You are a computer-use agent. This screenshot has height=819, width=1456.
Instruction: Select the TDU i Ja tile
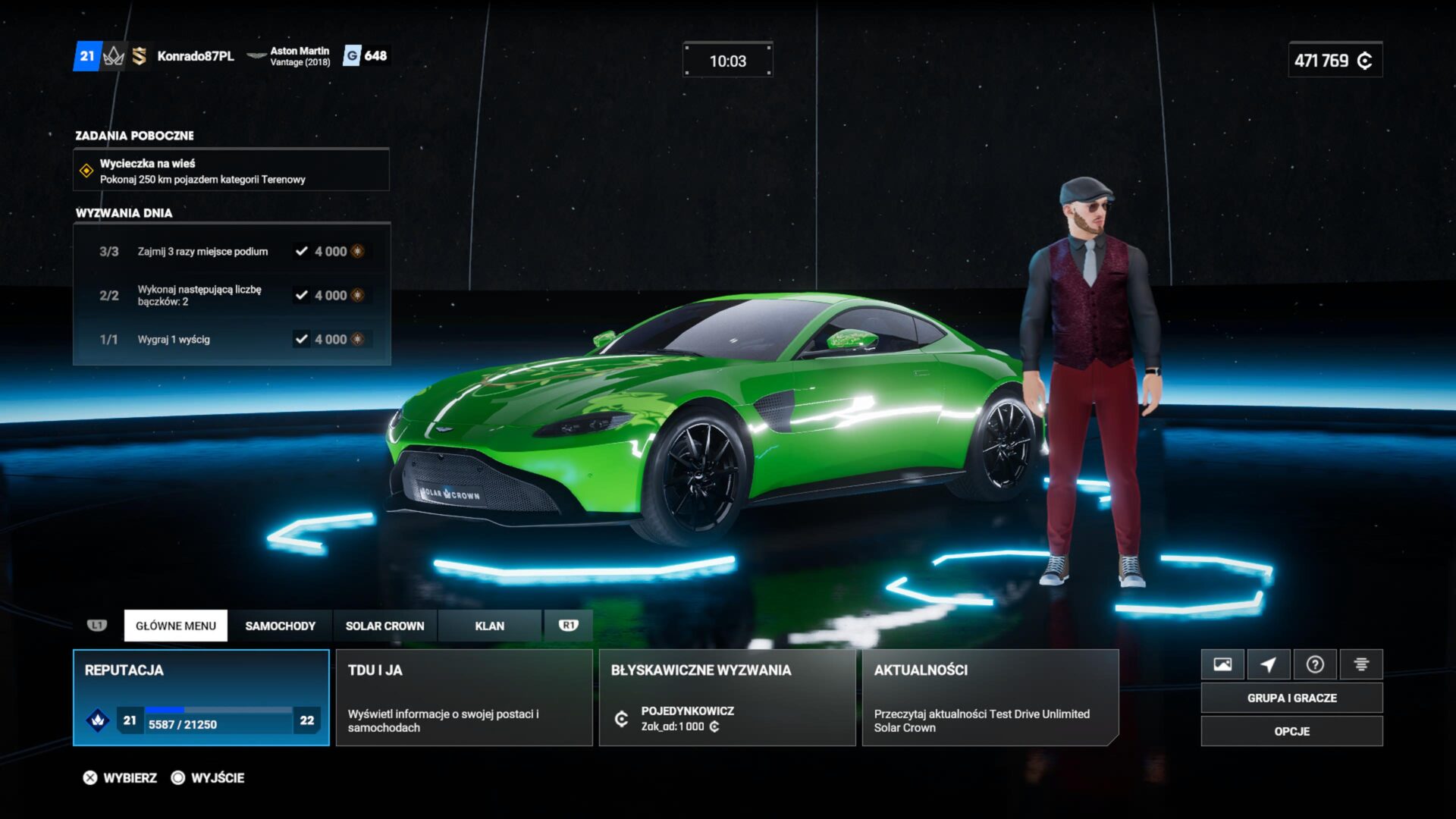coord(463,697)
